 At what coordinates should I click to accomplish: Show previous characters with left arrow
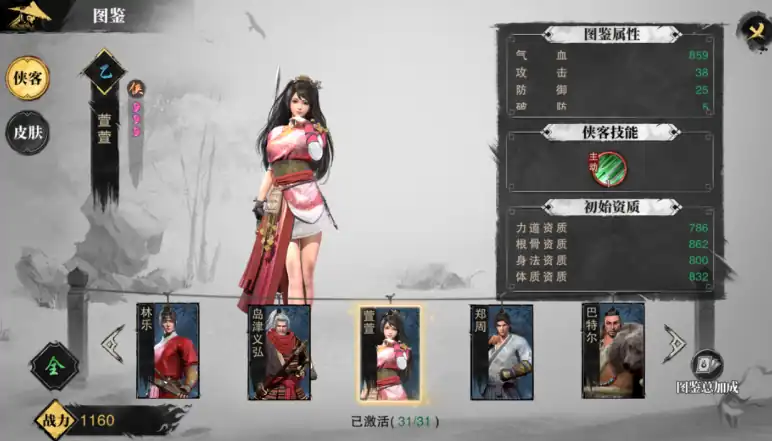coord(112,344)
